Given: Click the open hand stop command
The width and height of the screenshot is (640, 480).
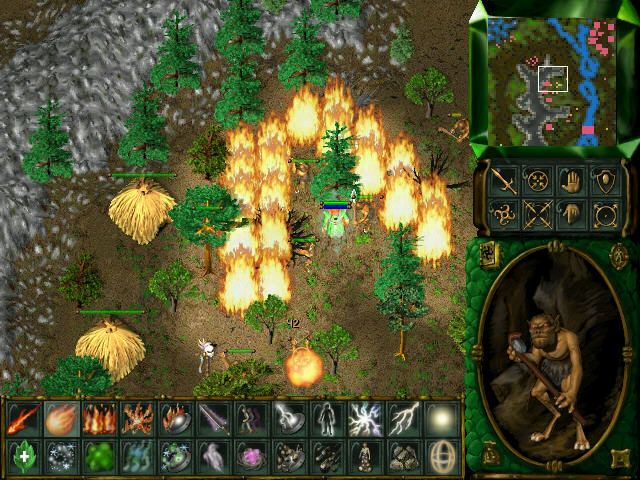Looking at the screenshot, I should 571,180.
